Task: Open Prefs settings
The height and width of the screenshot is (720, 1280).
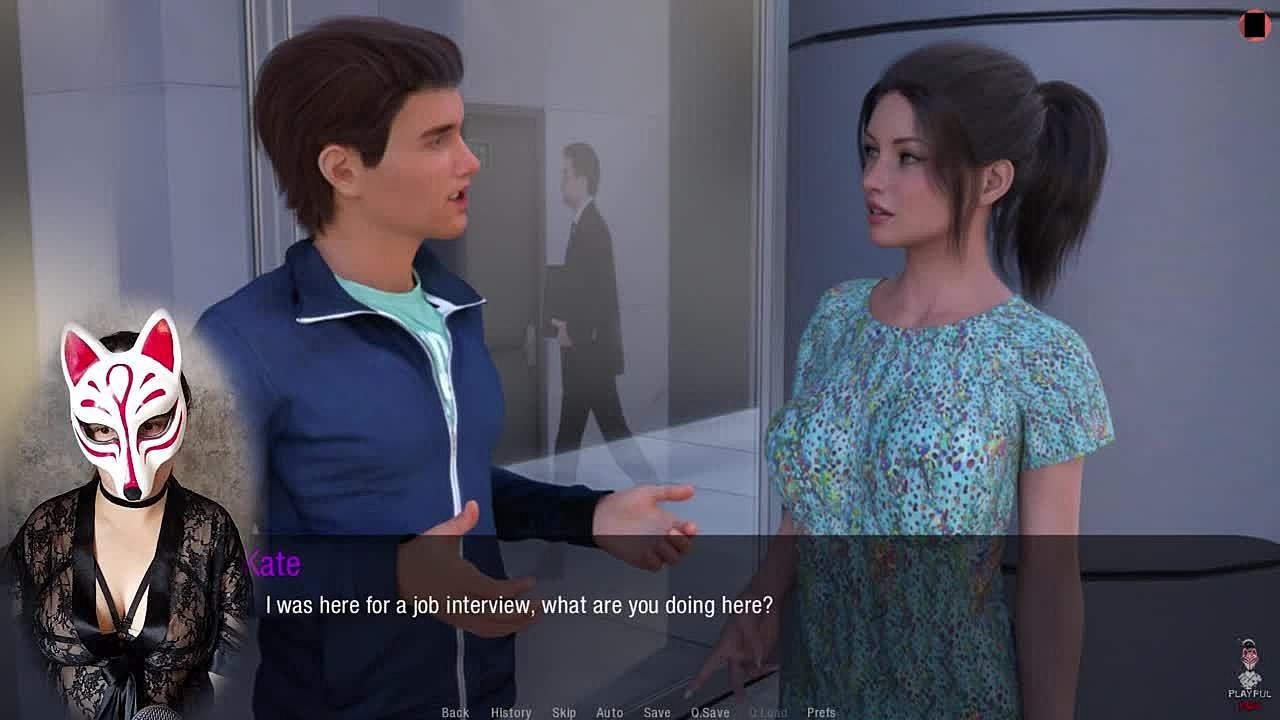Action: coord(821,712)
